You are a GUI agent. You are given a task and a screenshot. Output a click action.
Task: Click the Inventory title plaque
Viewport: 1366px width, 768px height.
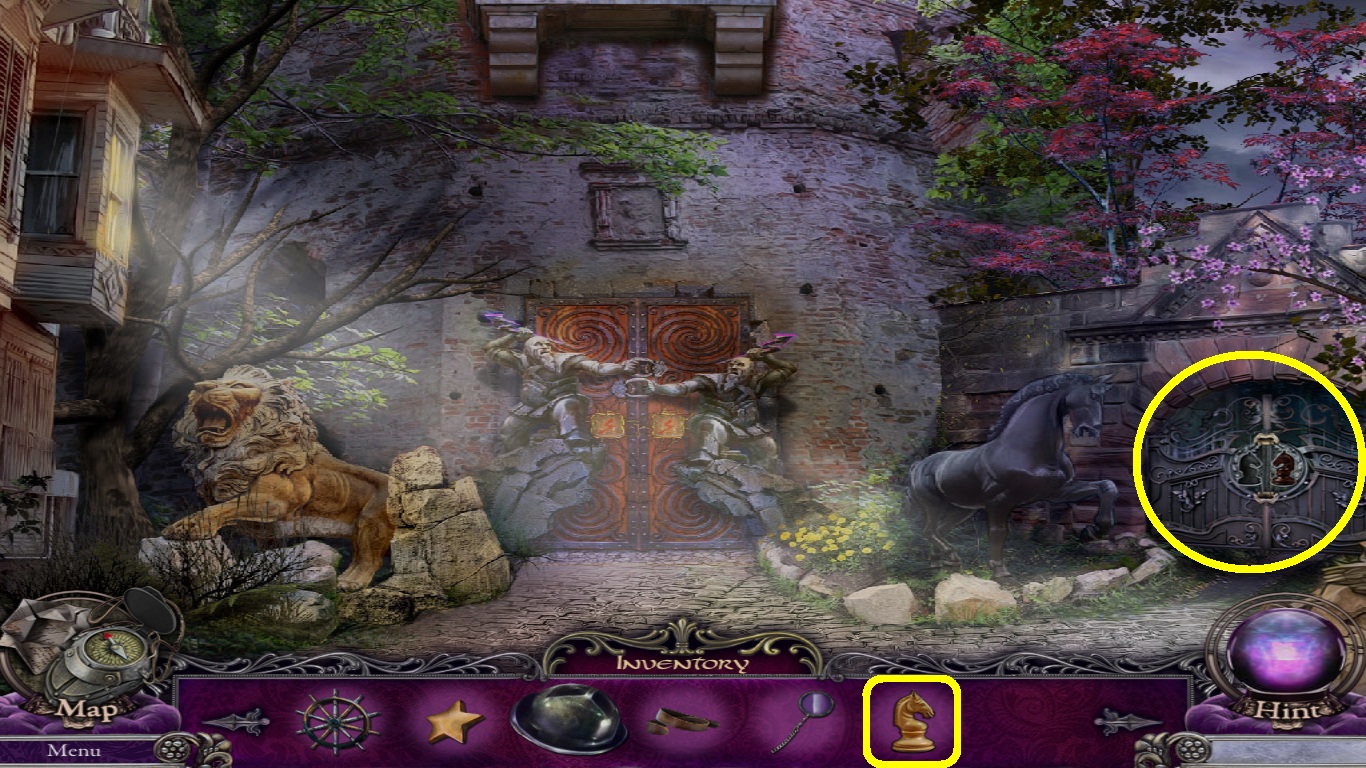tap(682, 662)
